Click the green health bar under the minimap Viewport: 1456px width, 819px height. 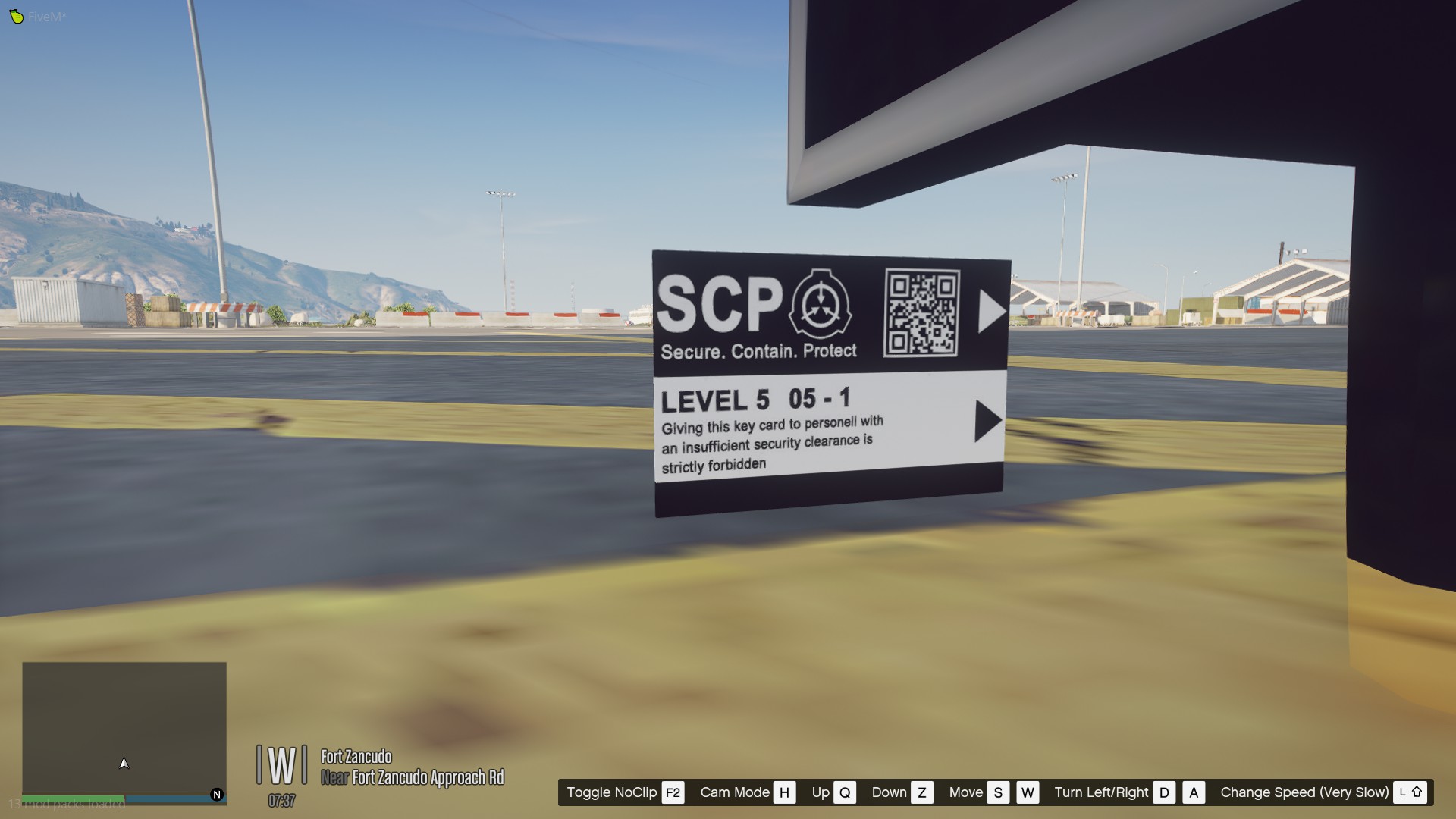click(x=72, y=798)
